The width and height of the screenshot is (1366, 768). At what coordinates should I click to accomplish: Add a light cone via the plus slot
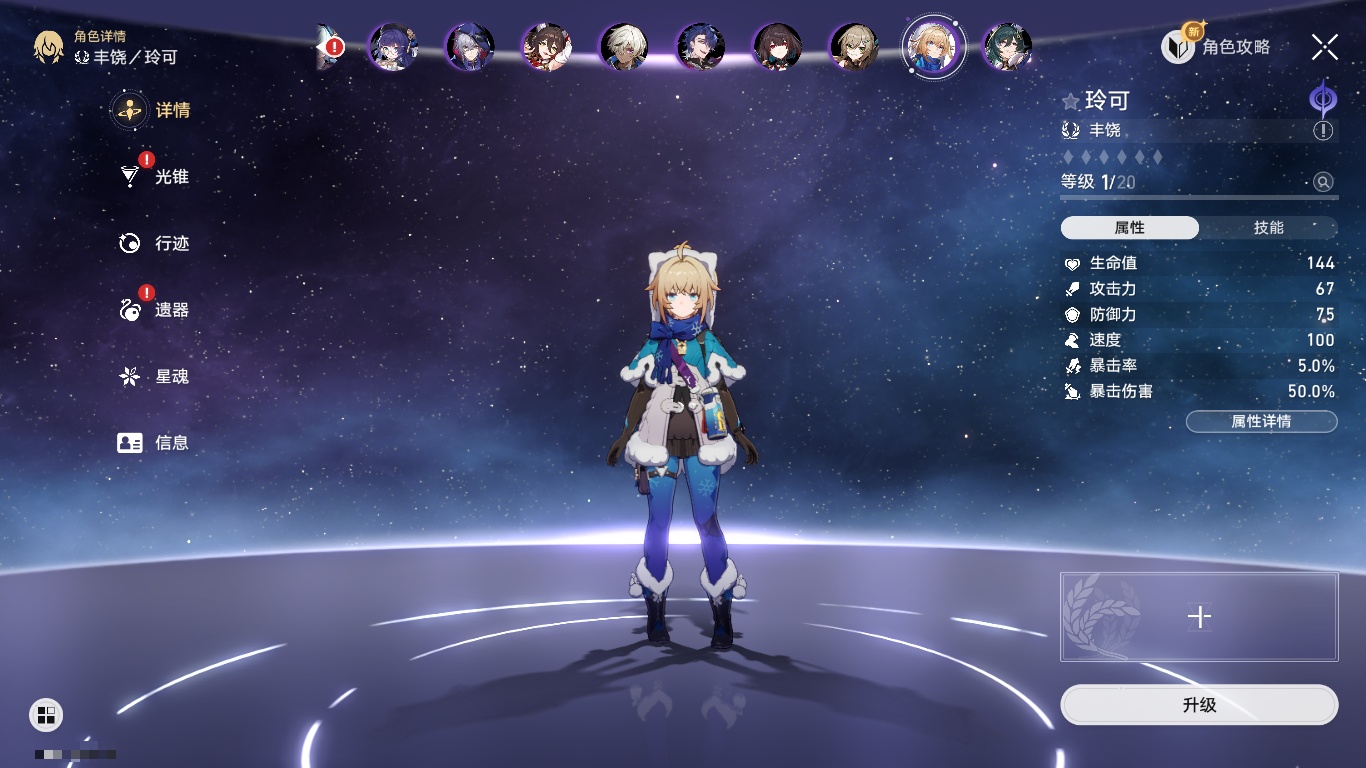[1199, 617]
